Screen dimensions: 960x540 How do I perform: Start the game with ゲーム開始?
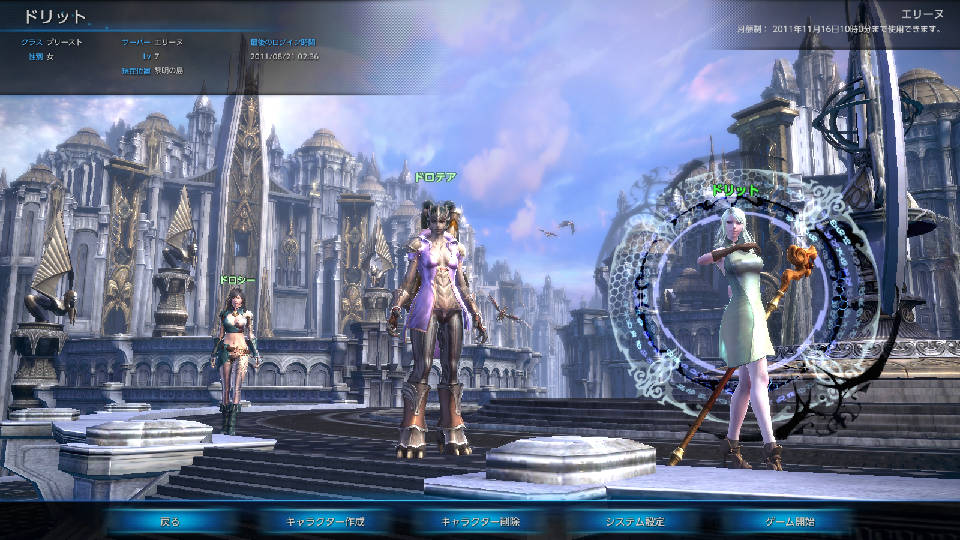(789, 521)
